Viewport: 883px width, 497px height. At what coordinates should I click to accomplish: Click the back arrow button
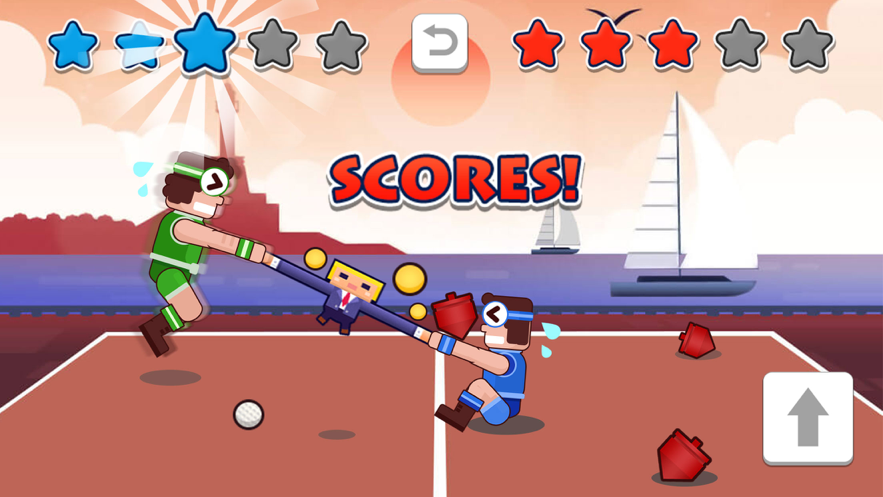pos(440,43)
